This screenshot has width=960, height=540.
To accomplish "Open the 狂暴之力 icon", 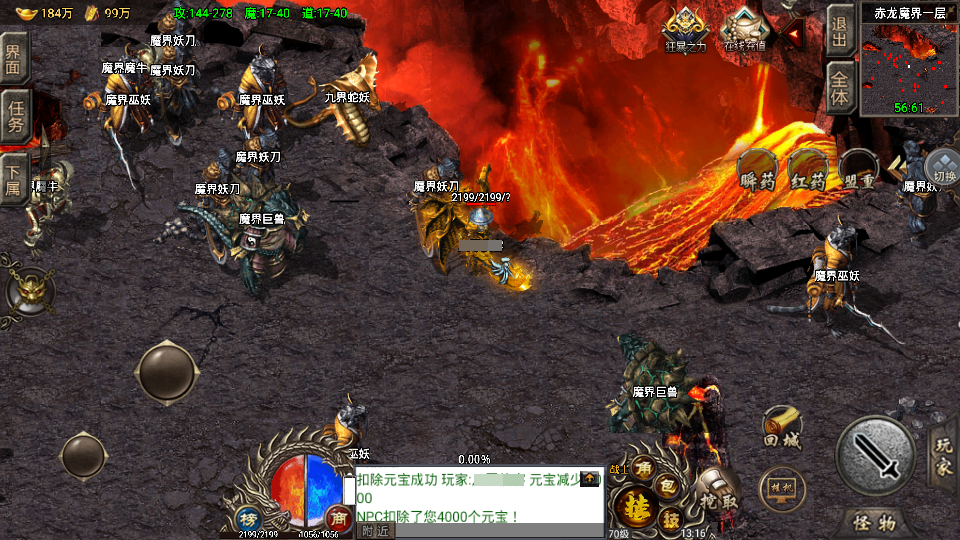I will [685, 30].
